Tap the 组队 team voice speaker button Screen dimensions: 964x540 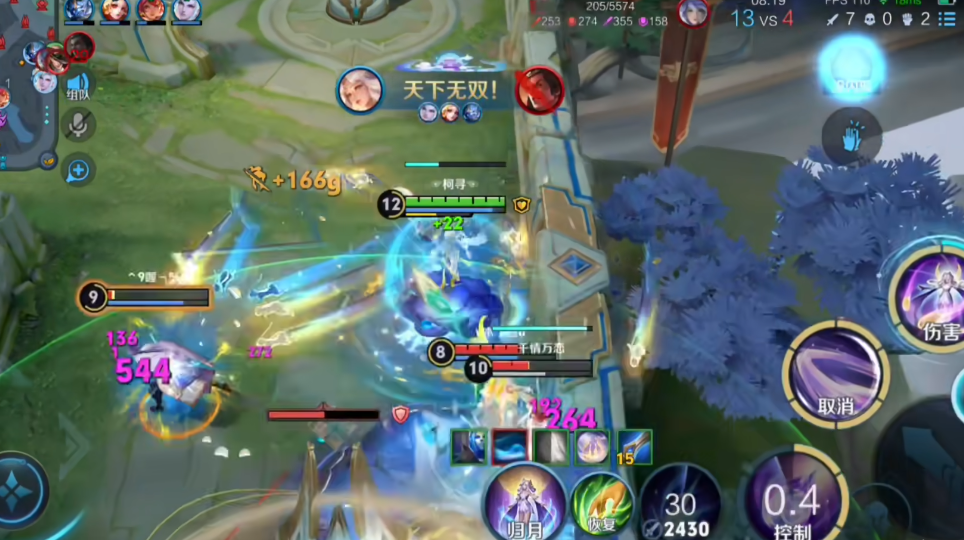[78, 86]
